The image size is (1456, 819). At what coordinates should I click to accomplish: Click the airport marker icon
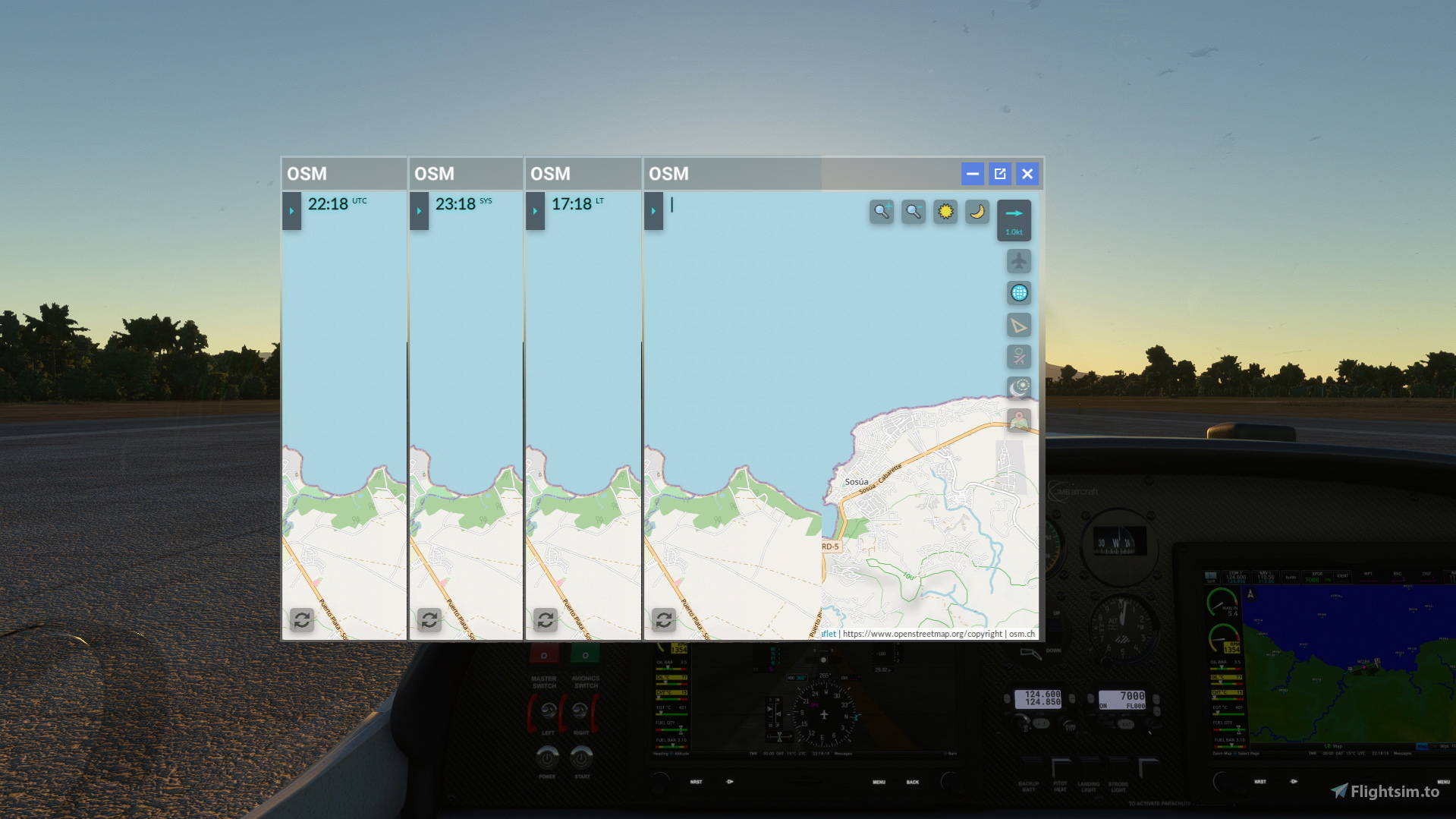(x=1020, y=357)
